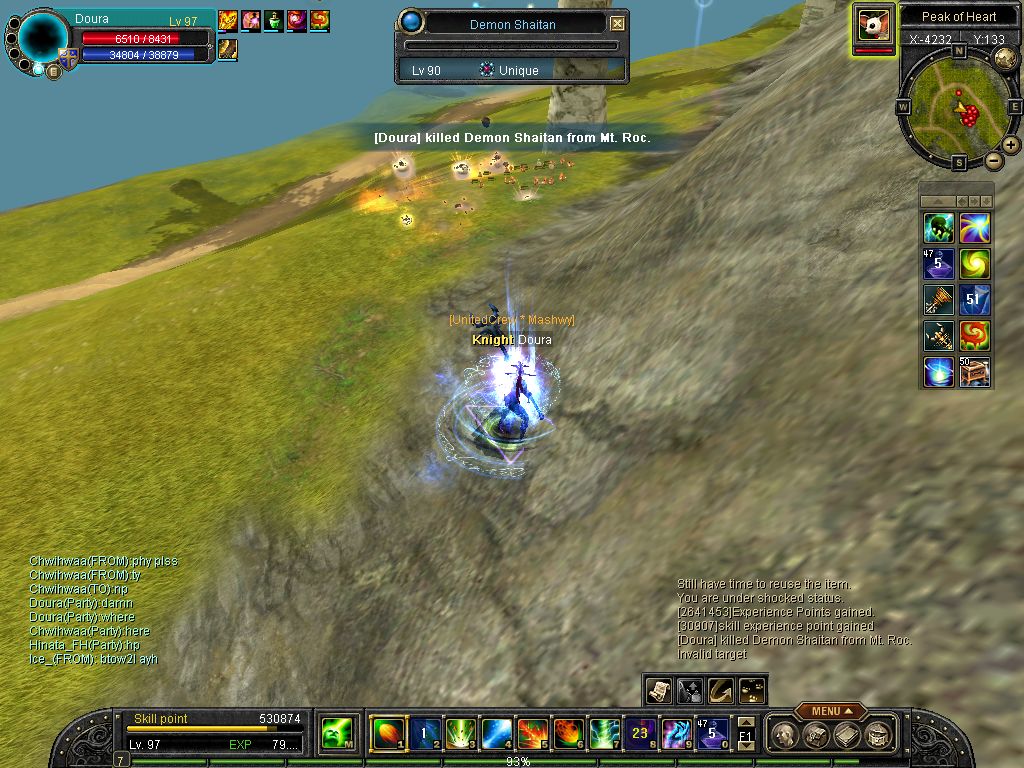Screen dimensions: 1024x768
Task: Open the book icon in the menu bar
Action: (847, 735)
